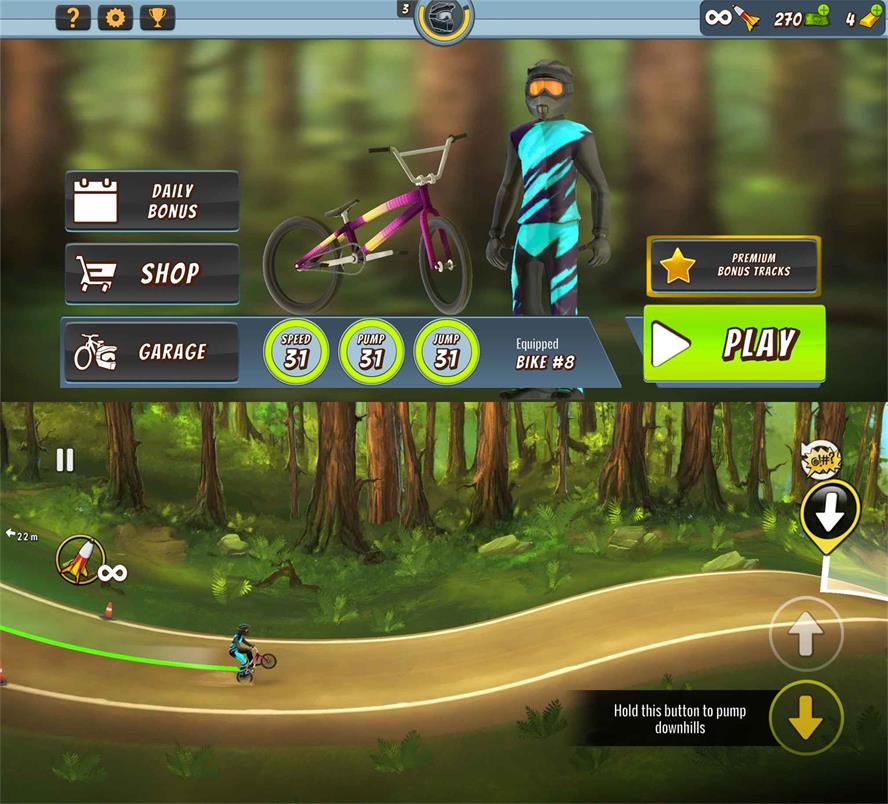This screenshot has height=804, width=888.
Task: Show achievements via the trophy icon
Action: point(157,17)
